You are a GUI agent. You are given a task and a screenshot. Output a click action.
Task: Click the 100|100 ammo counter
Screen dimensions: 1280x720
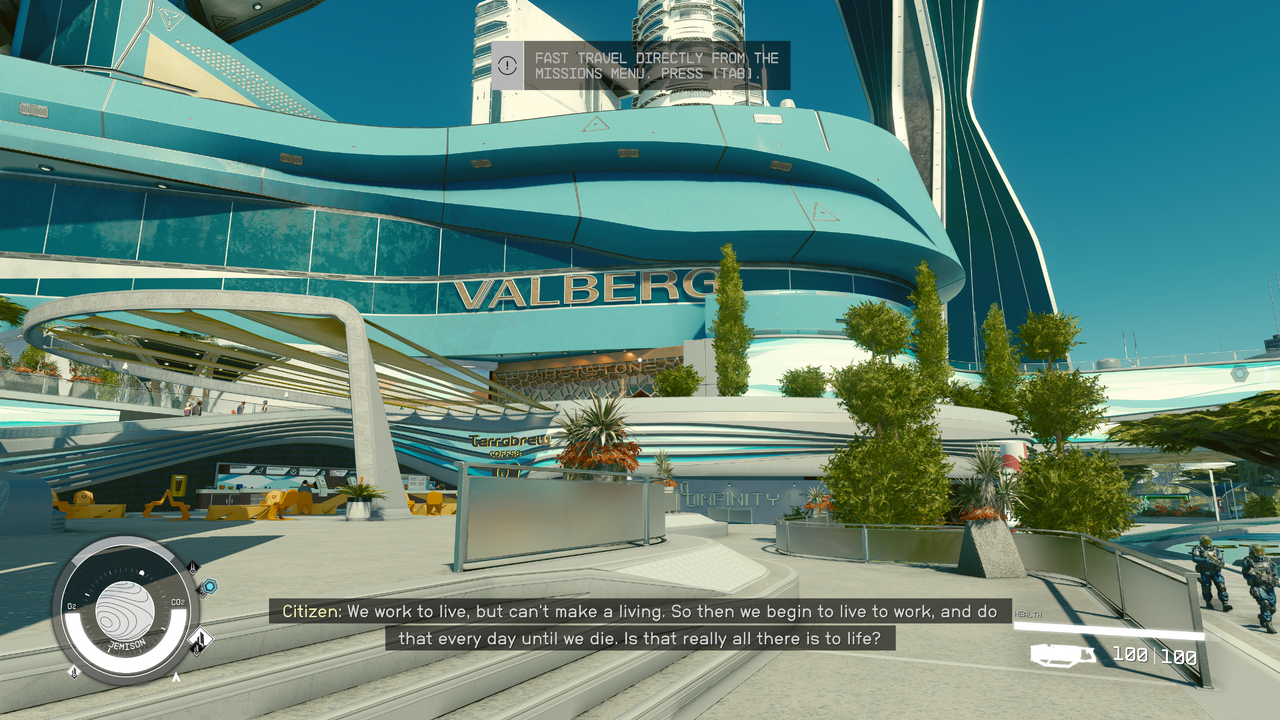click(1154, 655)
